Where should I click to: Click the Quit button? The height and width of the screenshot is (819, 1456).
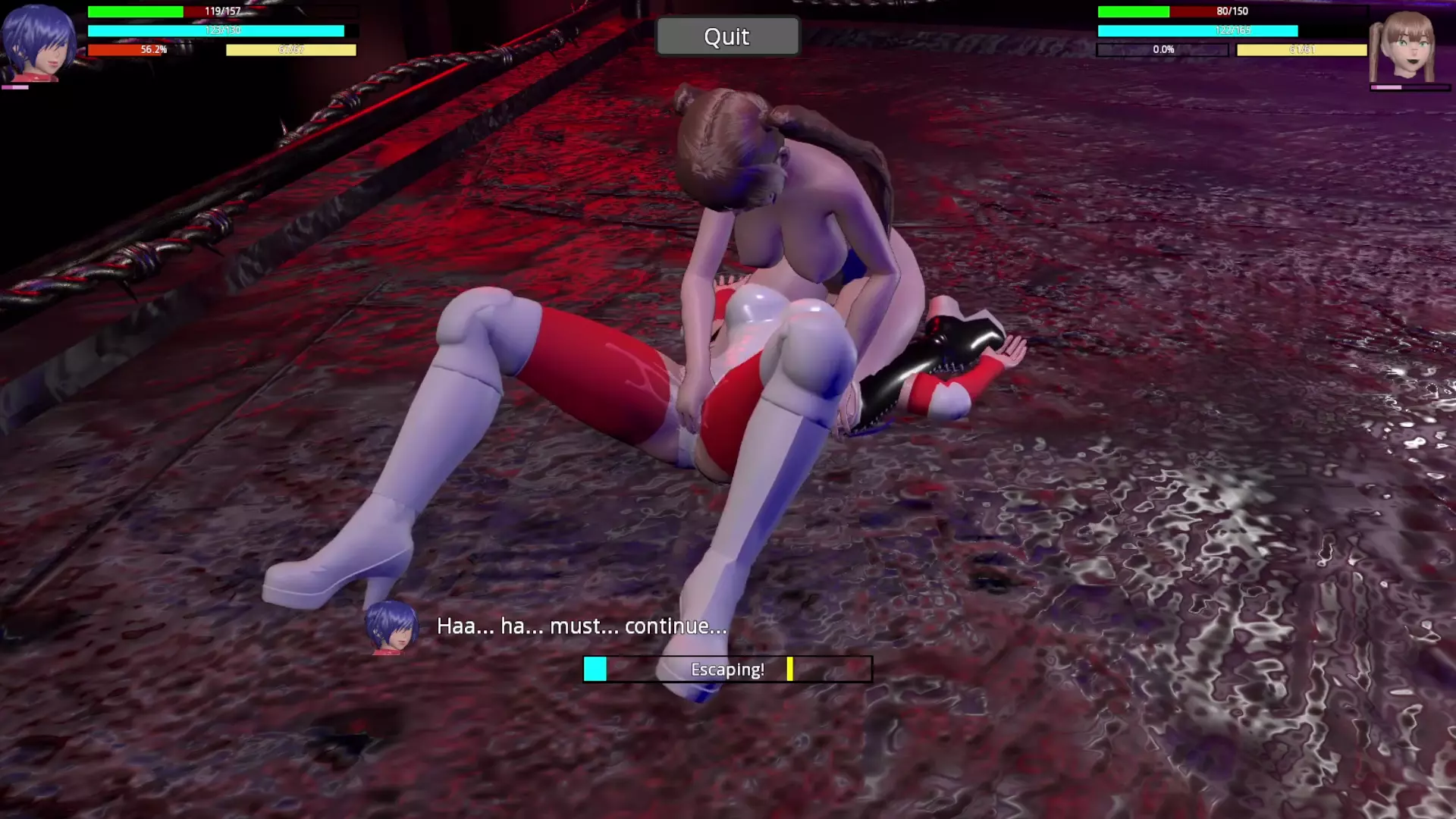click(x=726, y=36)
